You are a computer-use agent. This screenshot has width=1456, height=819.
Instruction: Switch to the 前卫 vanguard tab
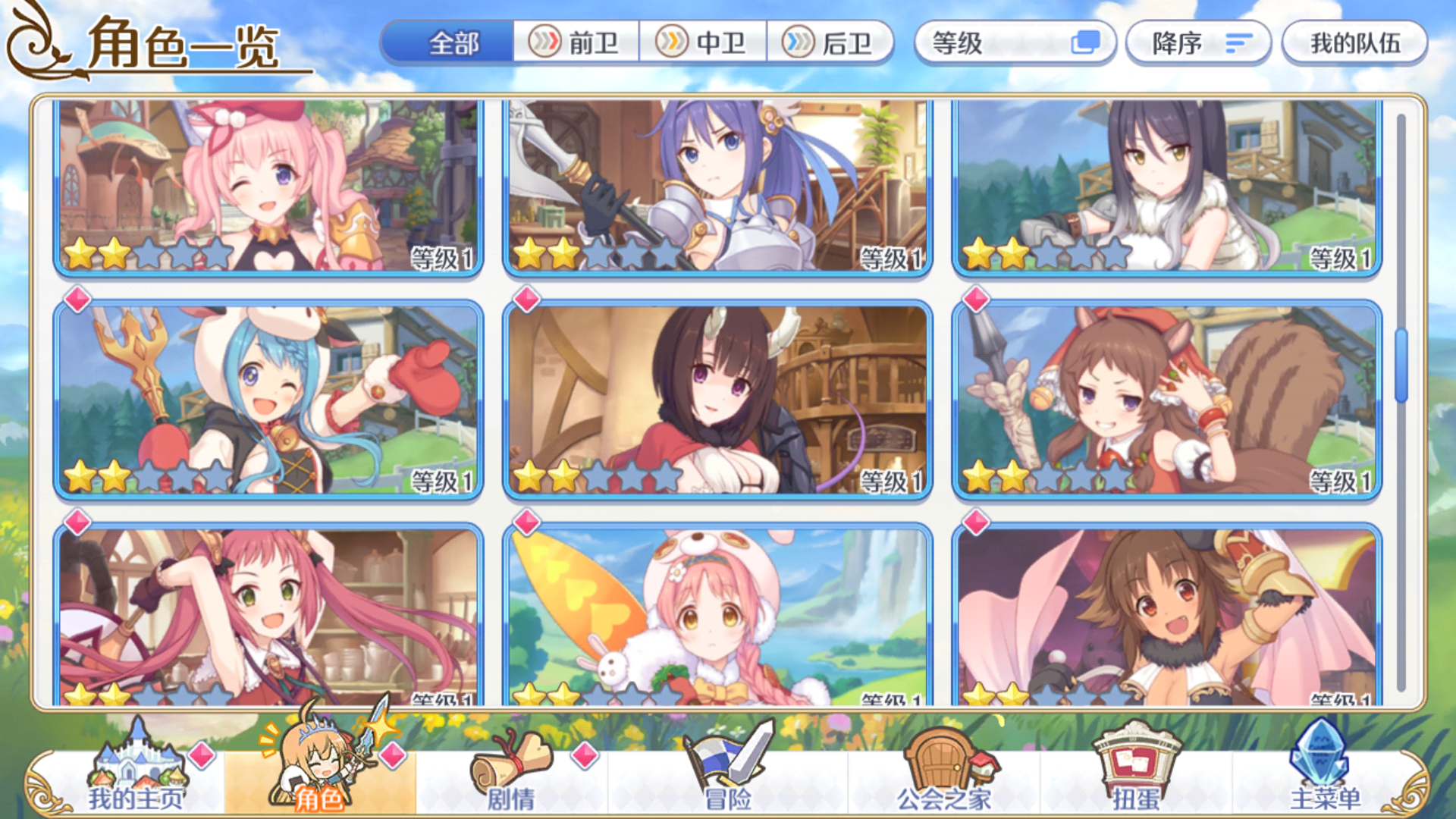[x=576, y=44]
